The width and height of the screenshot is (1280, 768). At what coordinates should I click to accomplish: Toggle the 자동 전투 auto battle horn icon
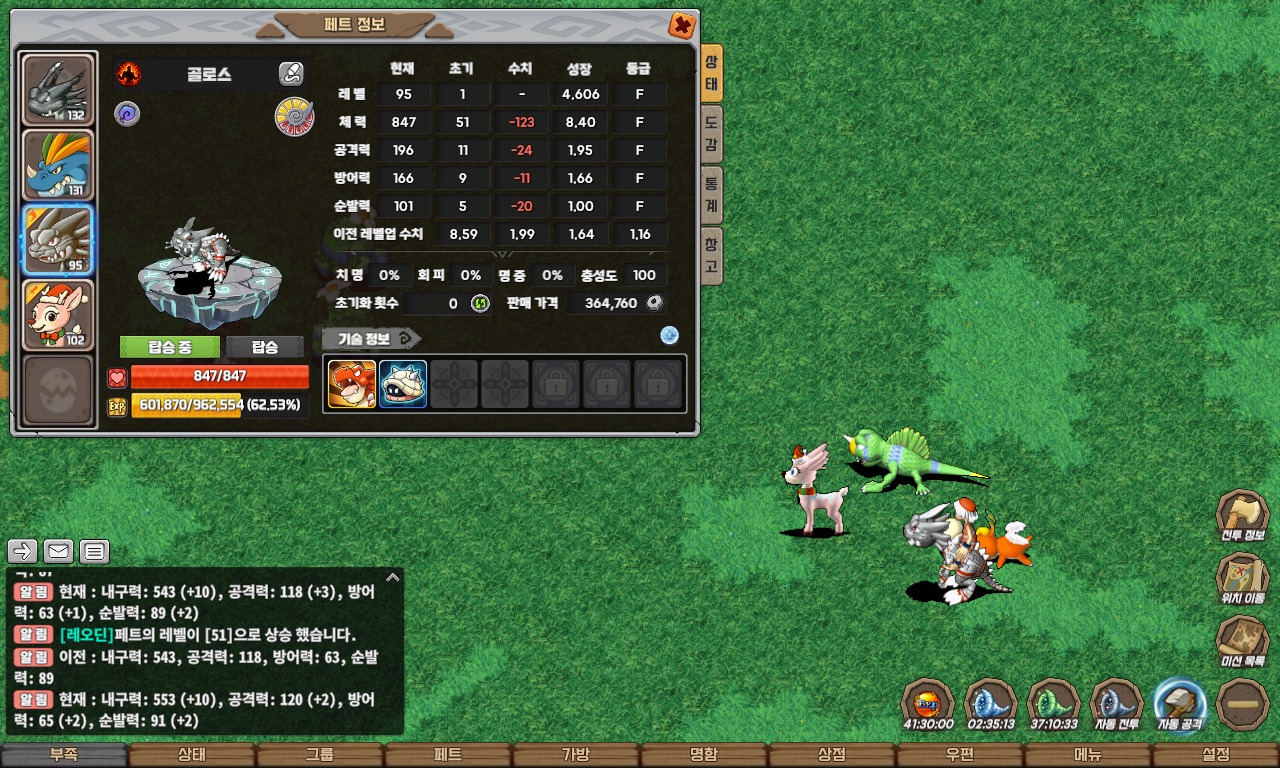1116,704
